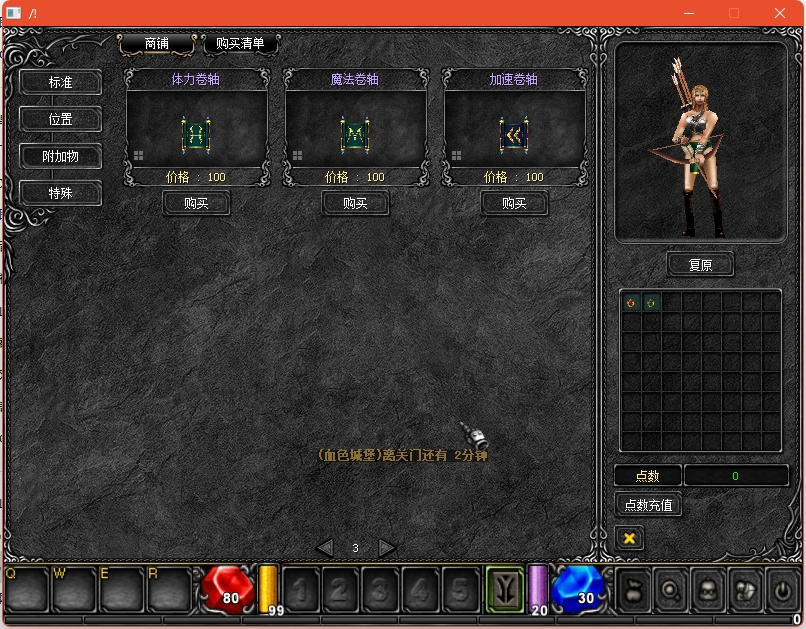Select the 加速卷轴 scroll icon

[x=514, y=133]
